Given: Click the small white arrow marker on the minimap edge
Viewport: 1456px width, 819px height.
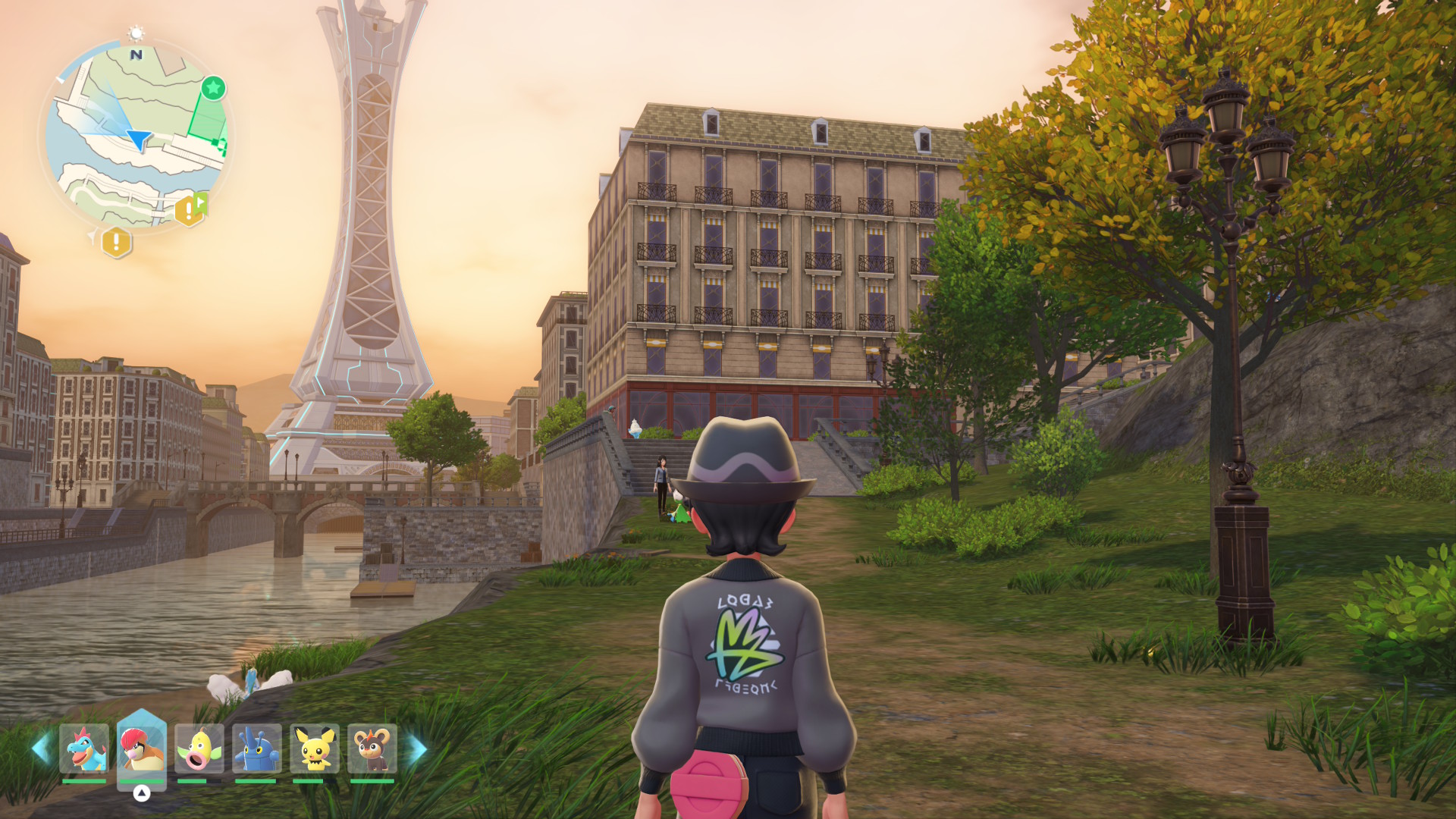Looking at the screenshot, I should click(60, 80).
